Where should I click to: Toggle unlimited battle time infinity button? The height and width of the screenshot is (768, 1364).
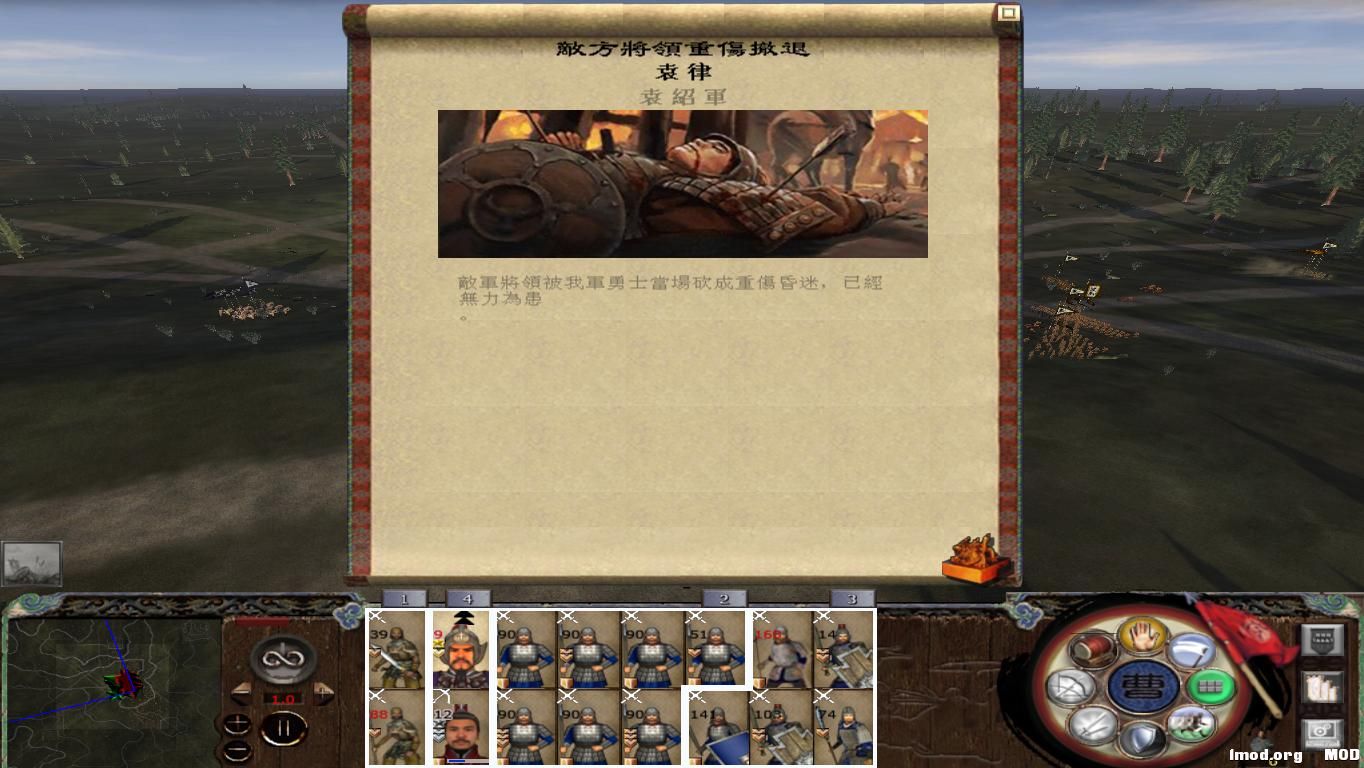(281, 658)
